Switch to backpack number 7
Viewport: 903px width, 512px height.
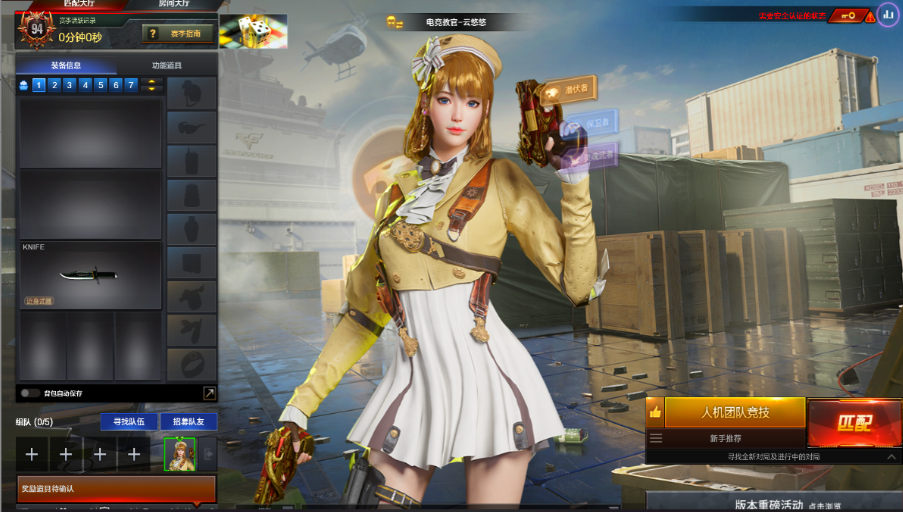tap(131, 85)
